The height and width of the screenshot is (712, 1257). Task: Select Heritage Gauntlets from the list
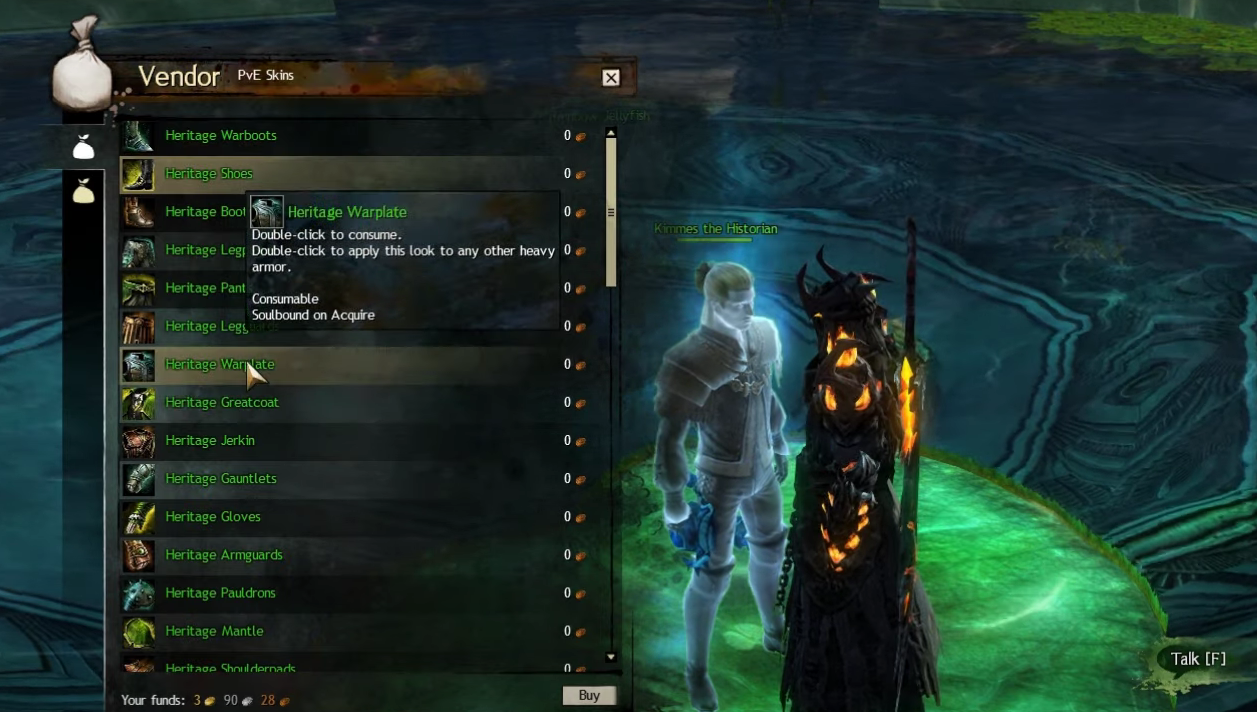click(x=221, y=479)
